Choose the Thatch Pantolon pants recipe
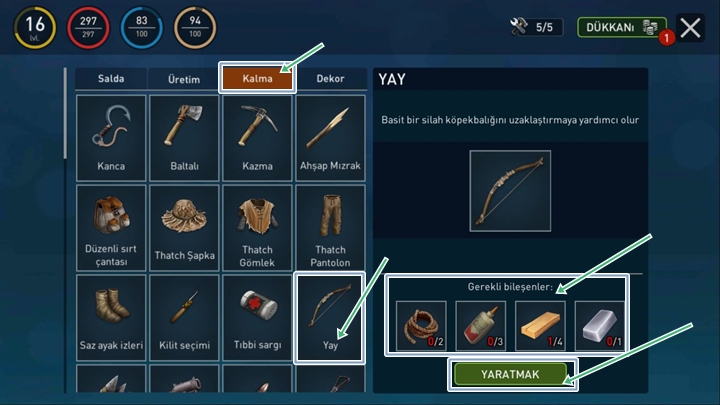 click(330, 228)
